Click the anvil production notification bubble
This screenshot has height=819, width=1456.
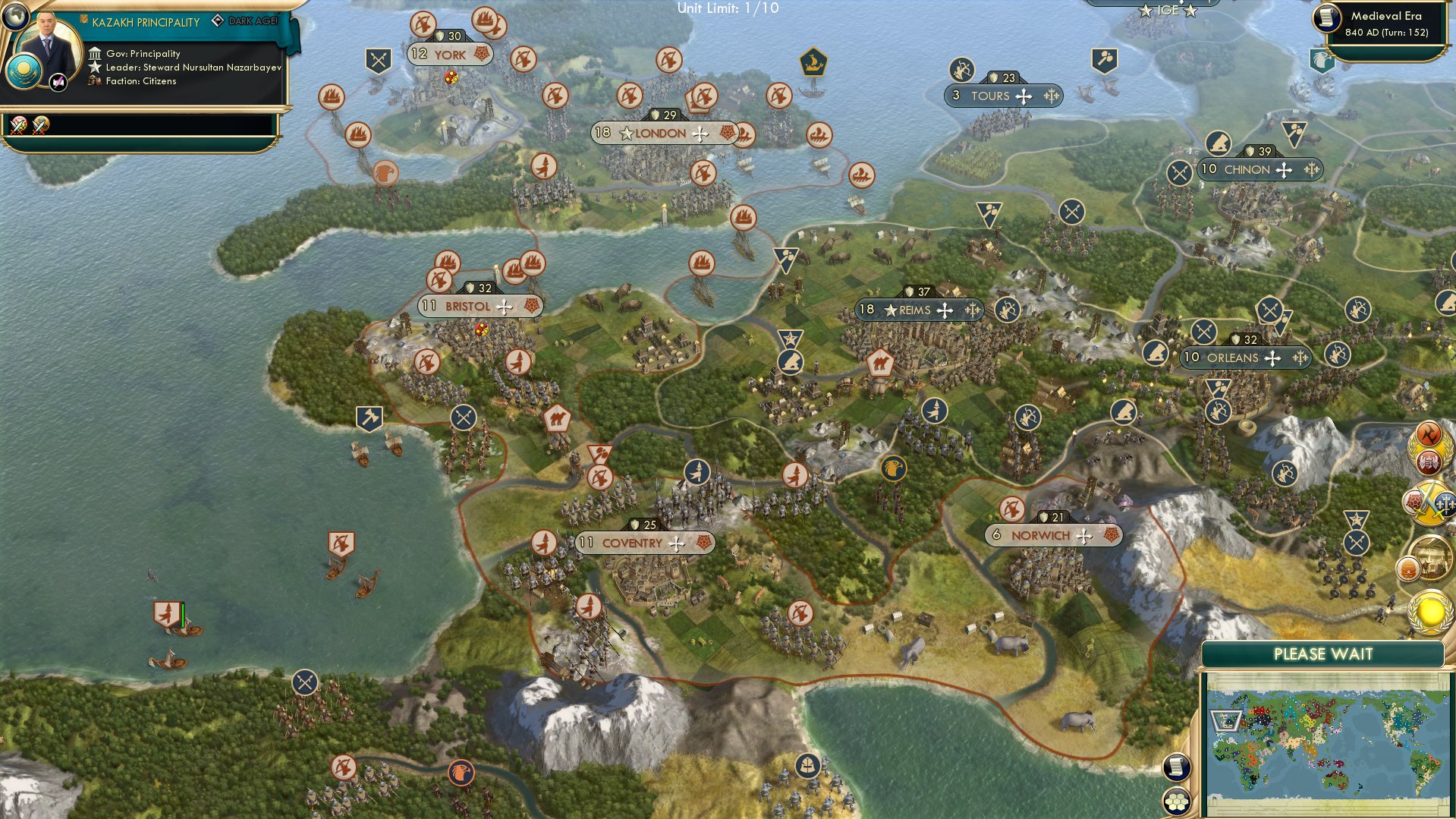pyautogui.click(x=1430, y=435)
